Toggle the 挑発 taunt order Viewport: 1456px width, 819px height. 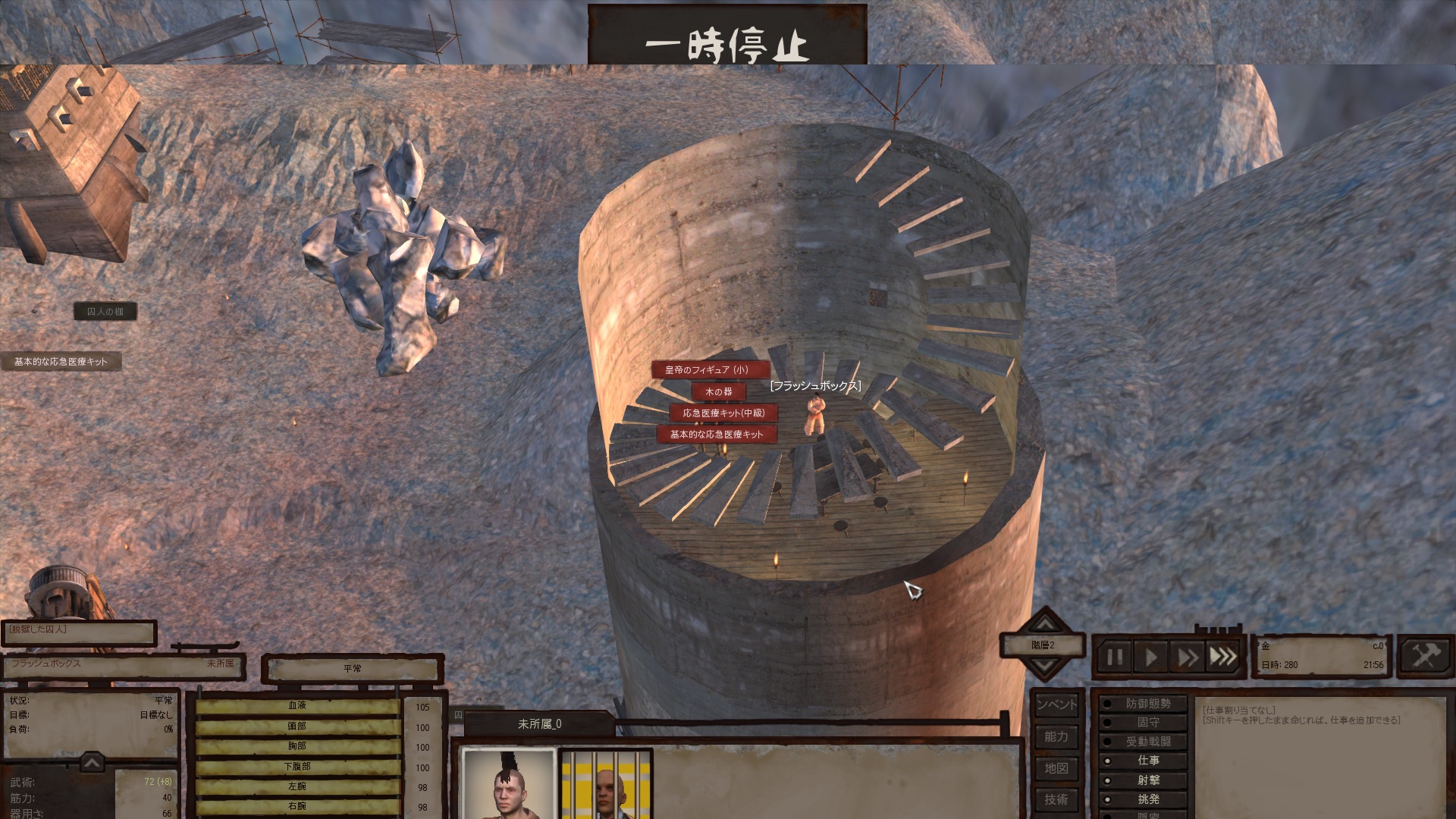(x=1143, y=799)
